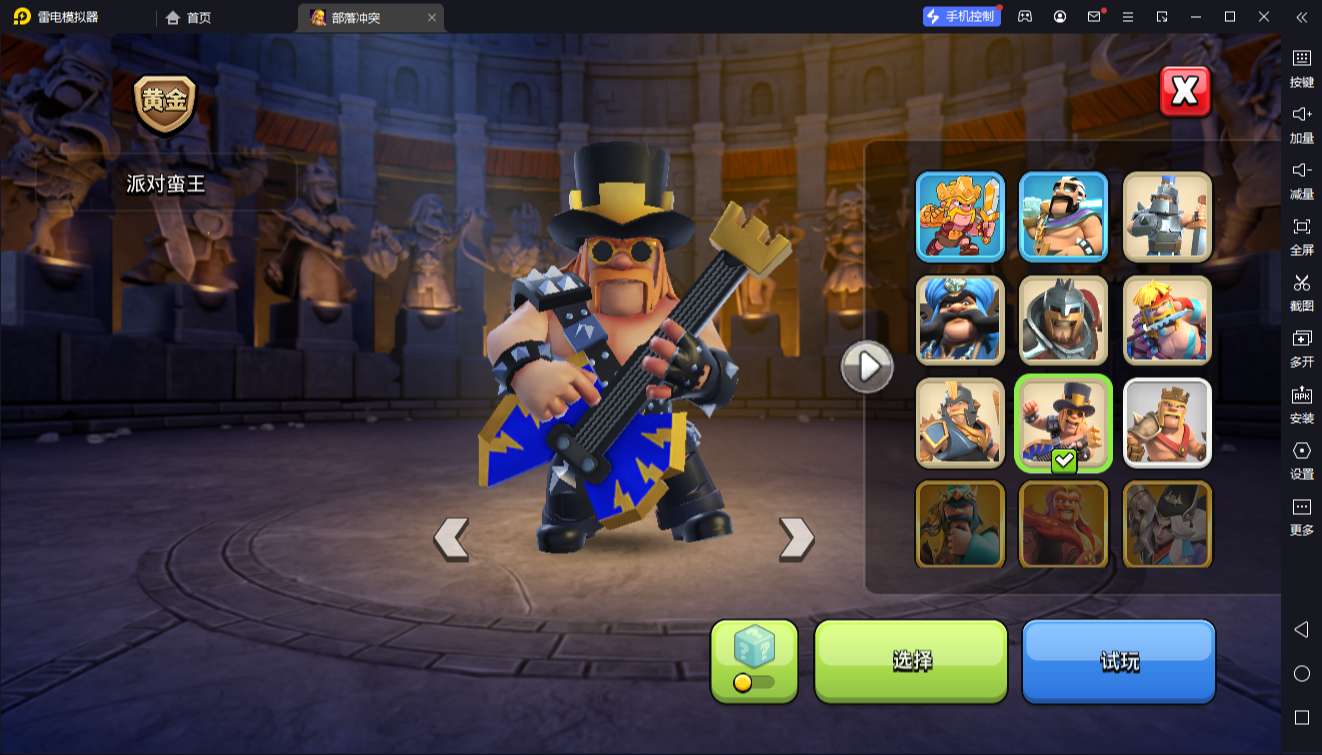Select the blue-and-gold armored plumed helmet king skin

(960, 423)
